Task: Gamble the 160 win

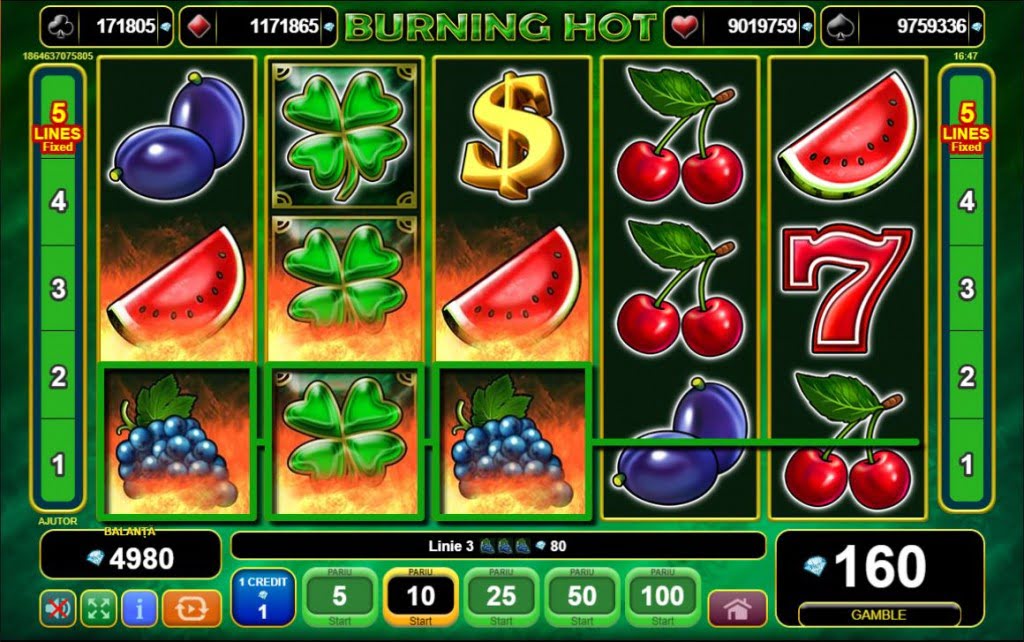Action: [880, 614]
